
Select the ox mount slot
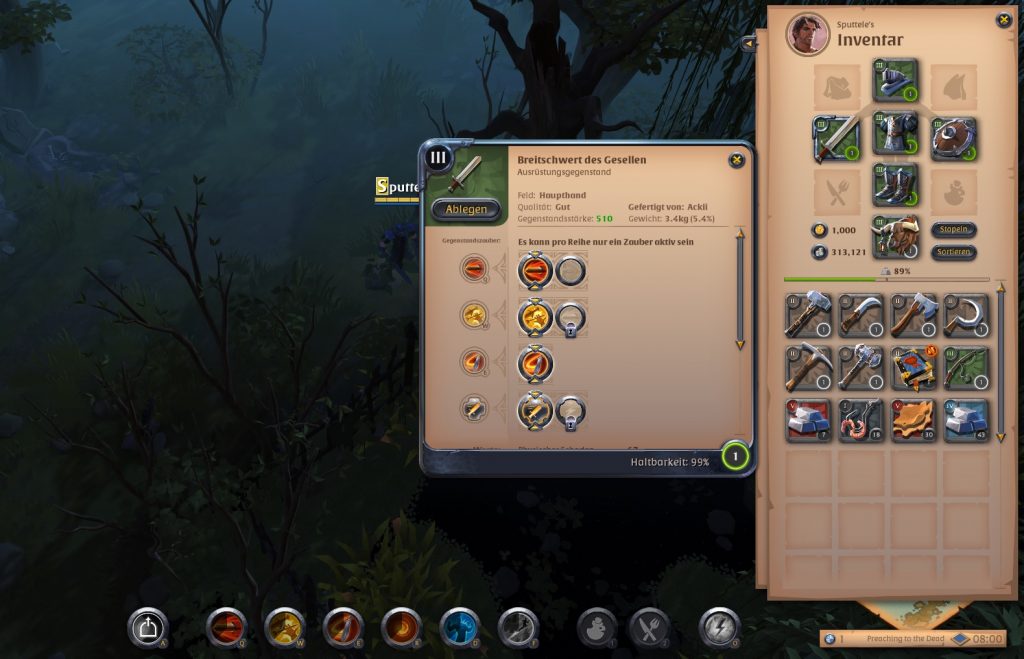click(x=895, y=236)
